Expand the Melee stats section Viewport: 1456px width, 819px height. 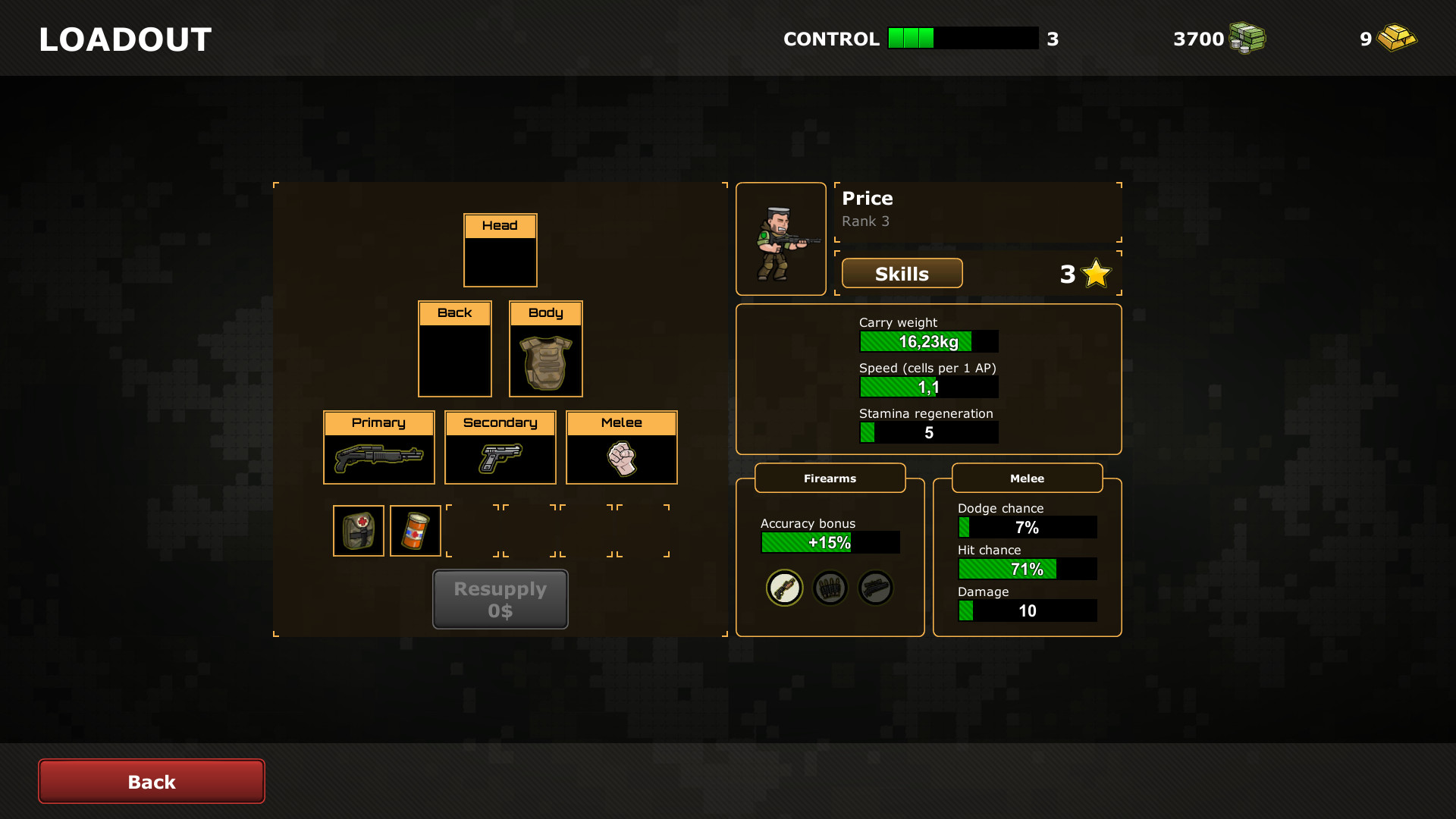pos(1027,478)
